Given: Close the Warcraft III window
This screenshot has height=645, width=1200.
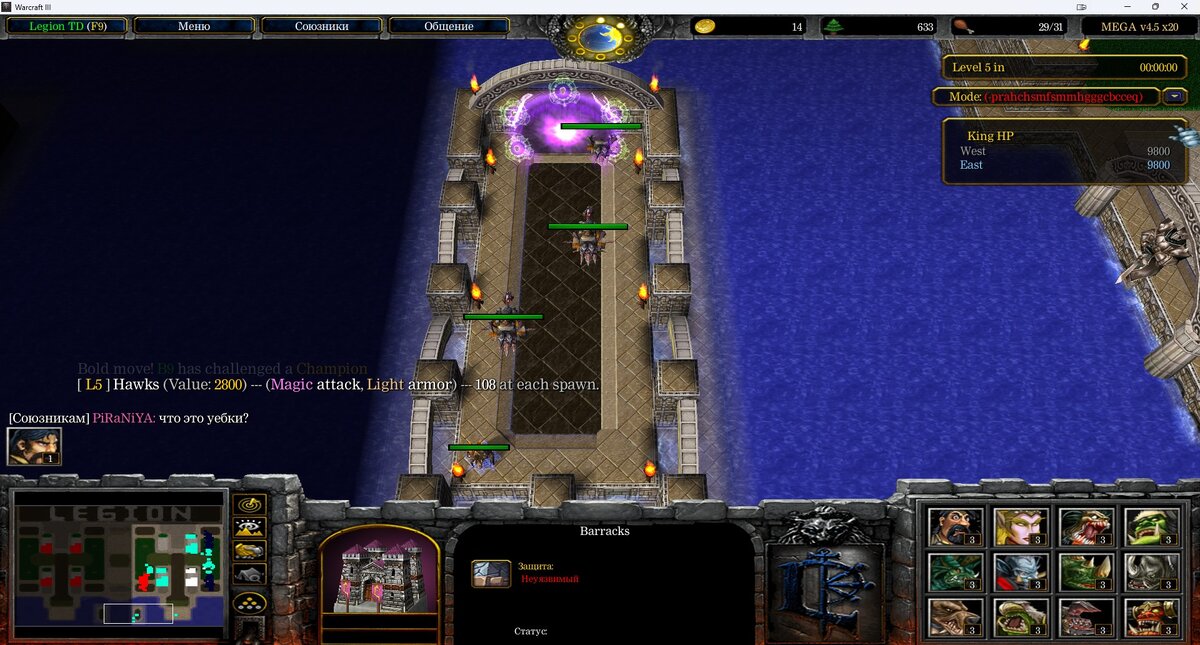Looking at the screenshot, I should pos(1185,7).
